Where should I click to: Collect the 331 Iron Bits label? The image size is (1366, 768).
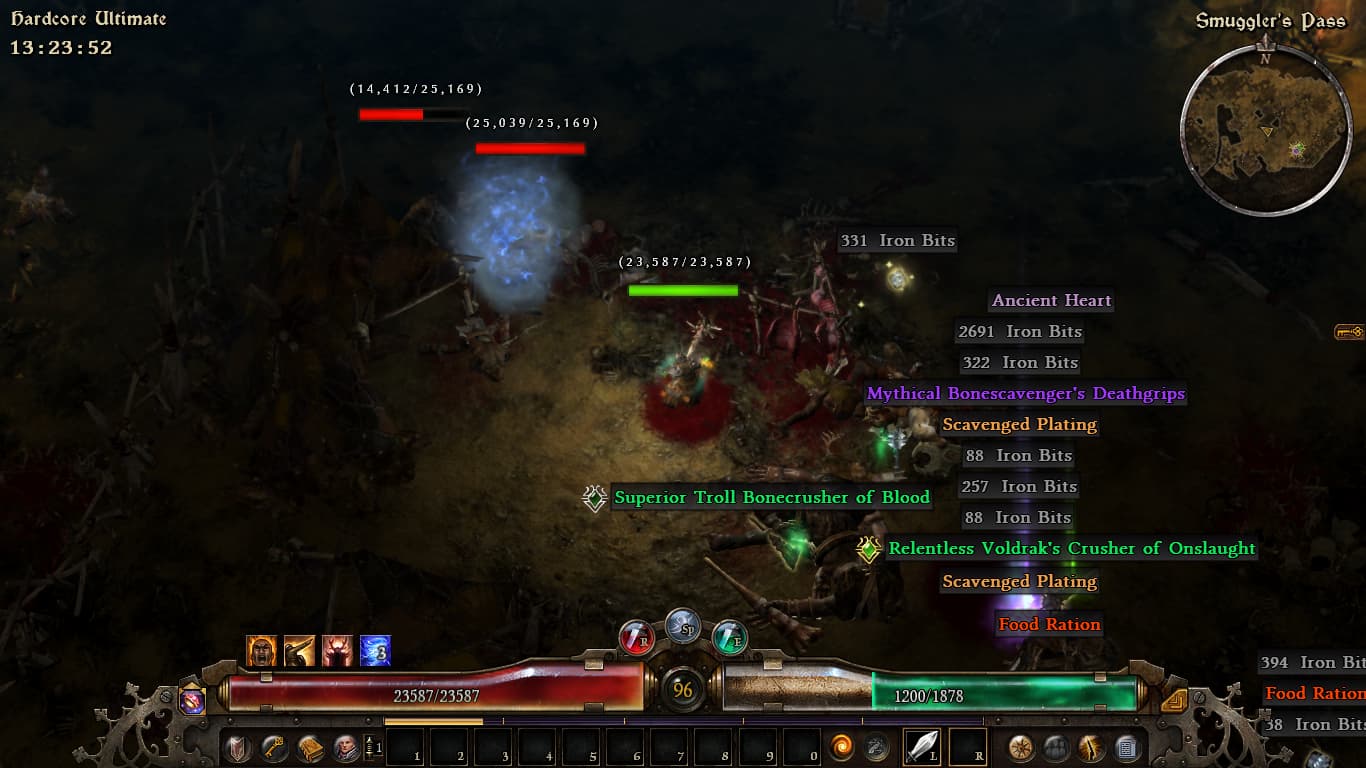(x=897, y=240)
